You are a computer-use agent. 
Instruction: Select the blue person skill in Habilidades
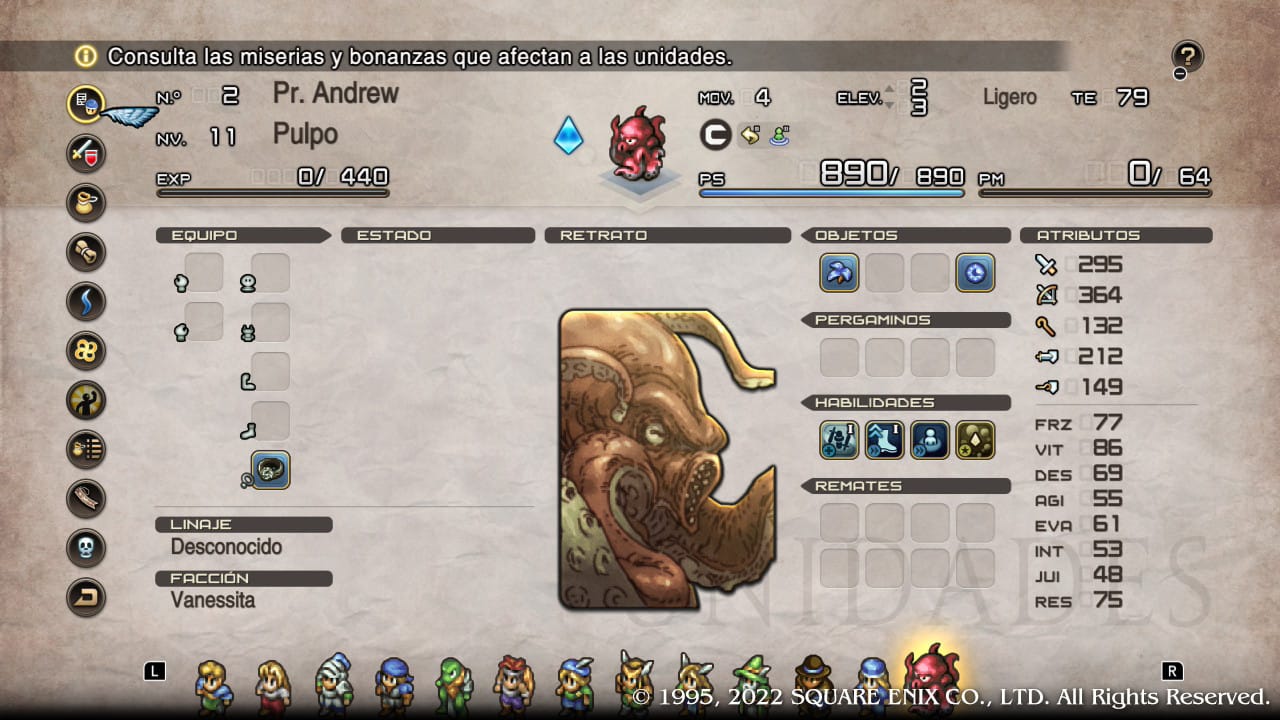[x=930, y=439]
